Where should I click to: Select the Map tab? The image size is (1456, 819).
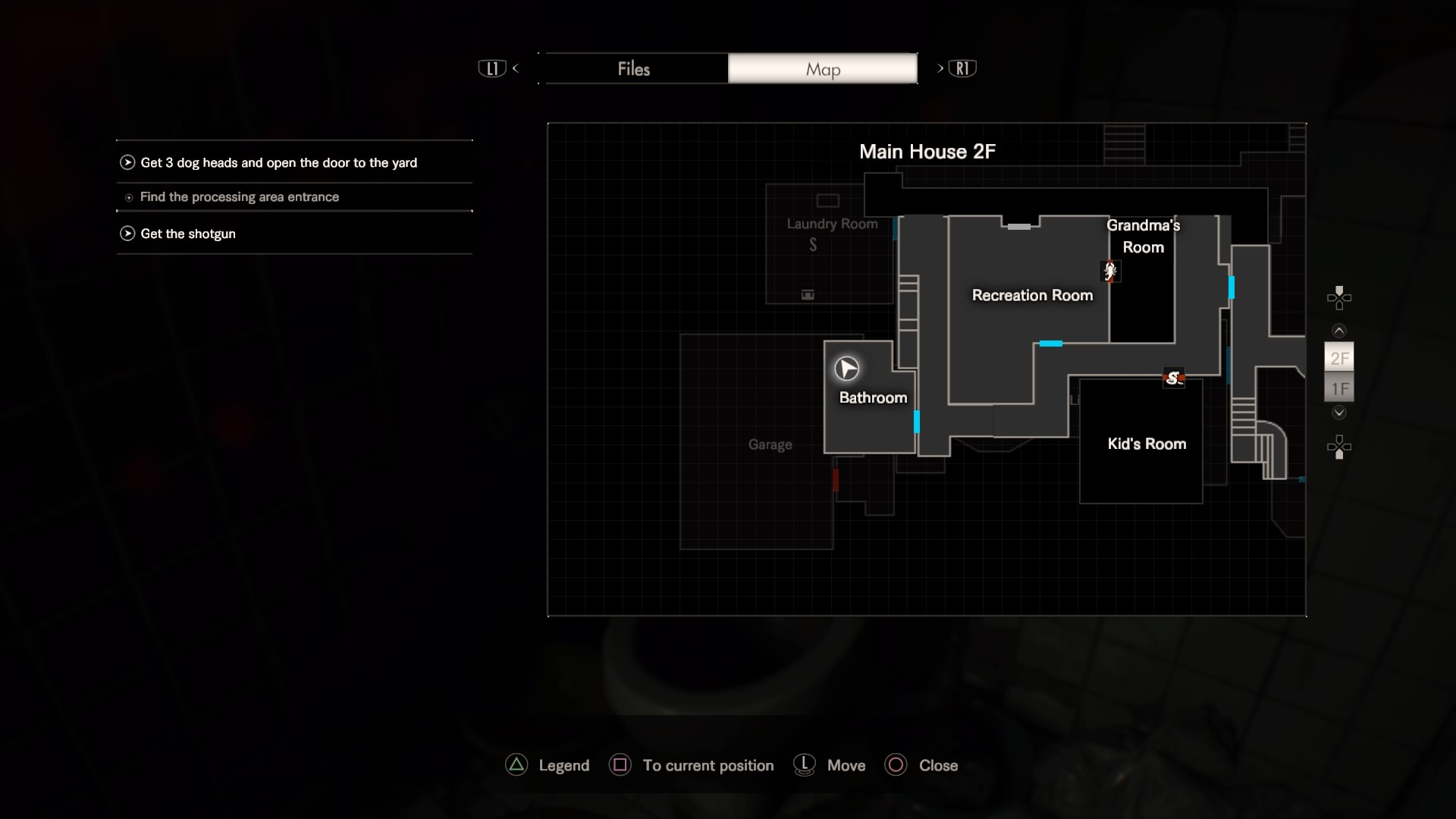(x=823, y=69)
